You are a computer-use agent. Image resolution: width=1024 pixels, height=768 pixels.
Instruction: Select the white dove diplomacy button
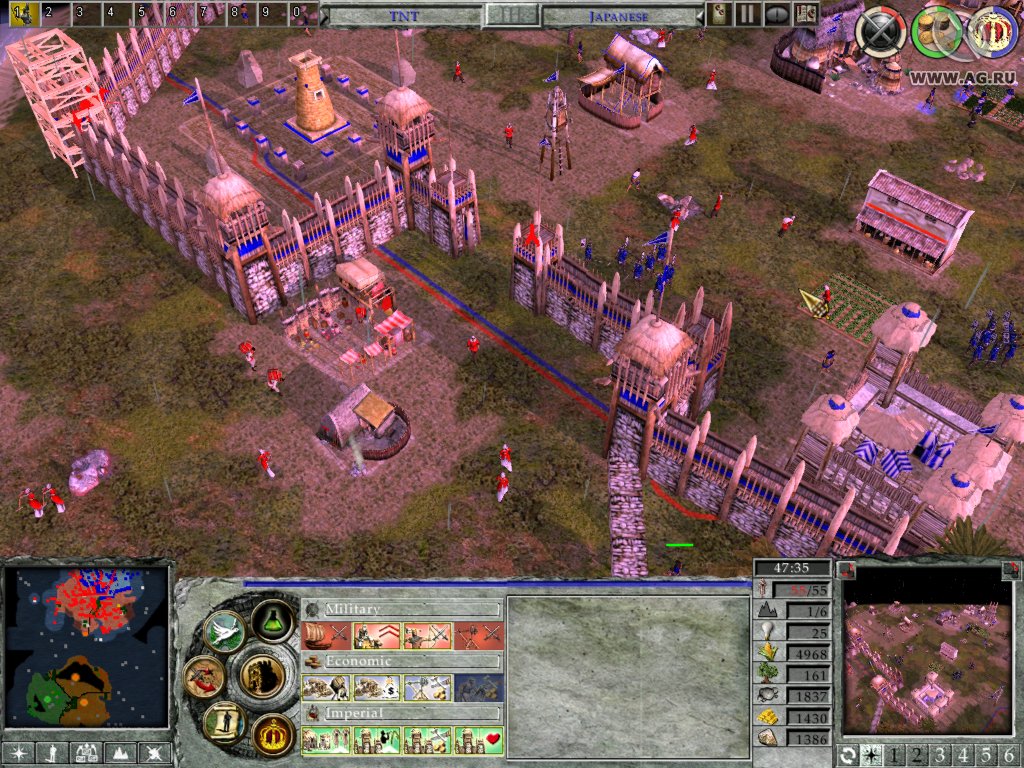(x=224, y=631)
